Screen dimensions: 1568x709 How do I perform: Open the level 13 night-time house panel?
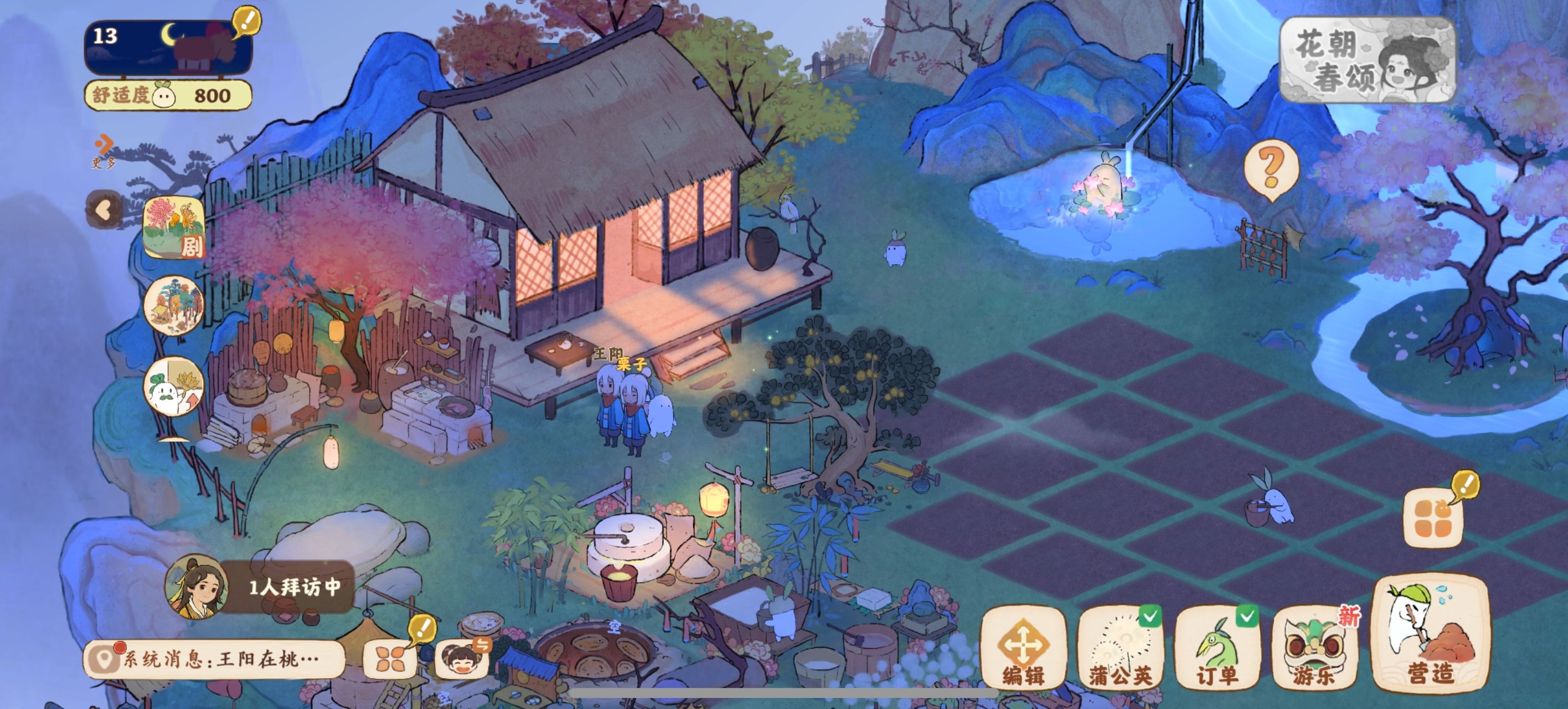click(168, 48)
